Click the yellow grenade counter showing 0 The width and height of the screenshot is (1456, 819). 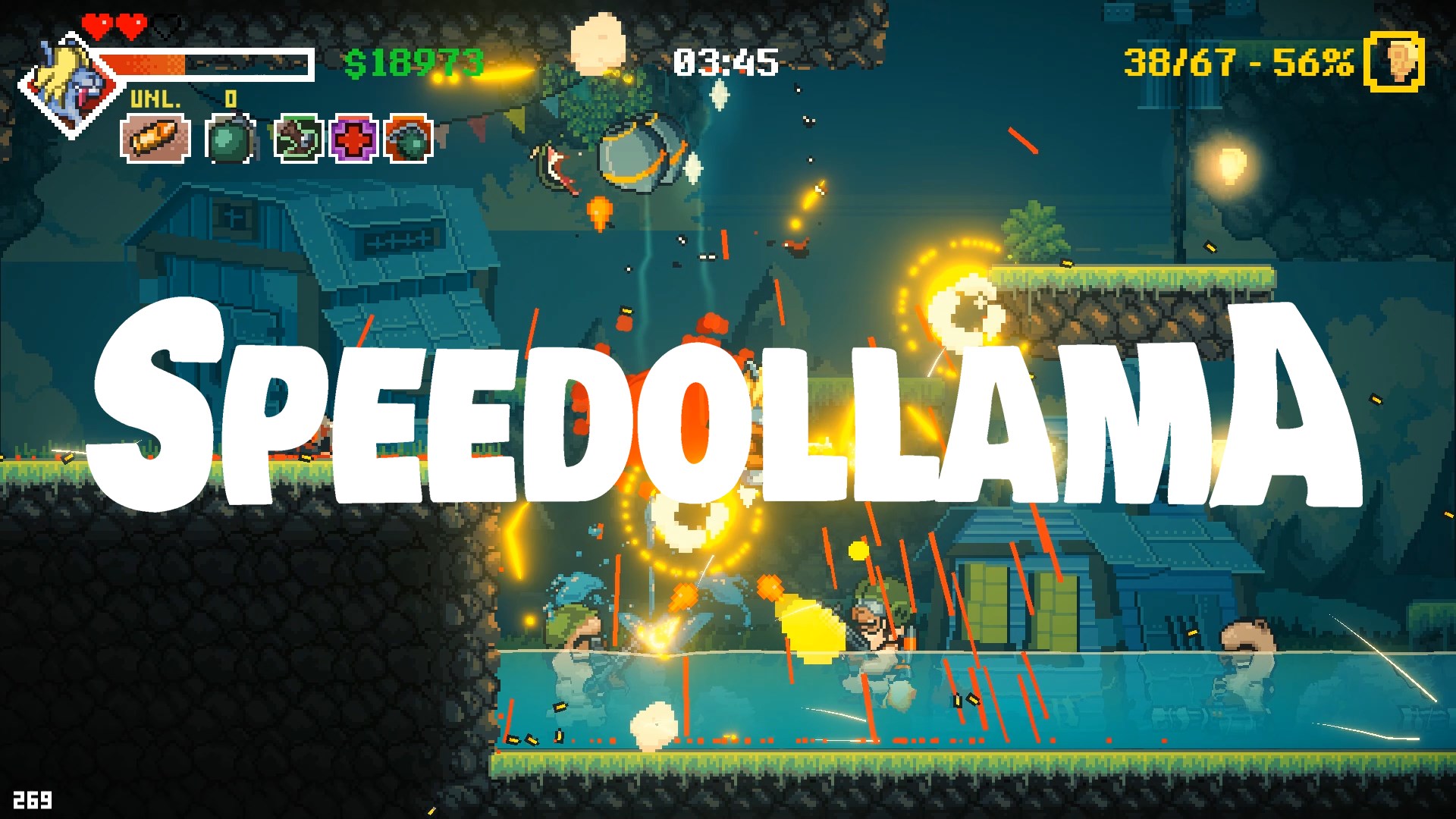pos(229,97)
